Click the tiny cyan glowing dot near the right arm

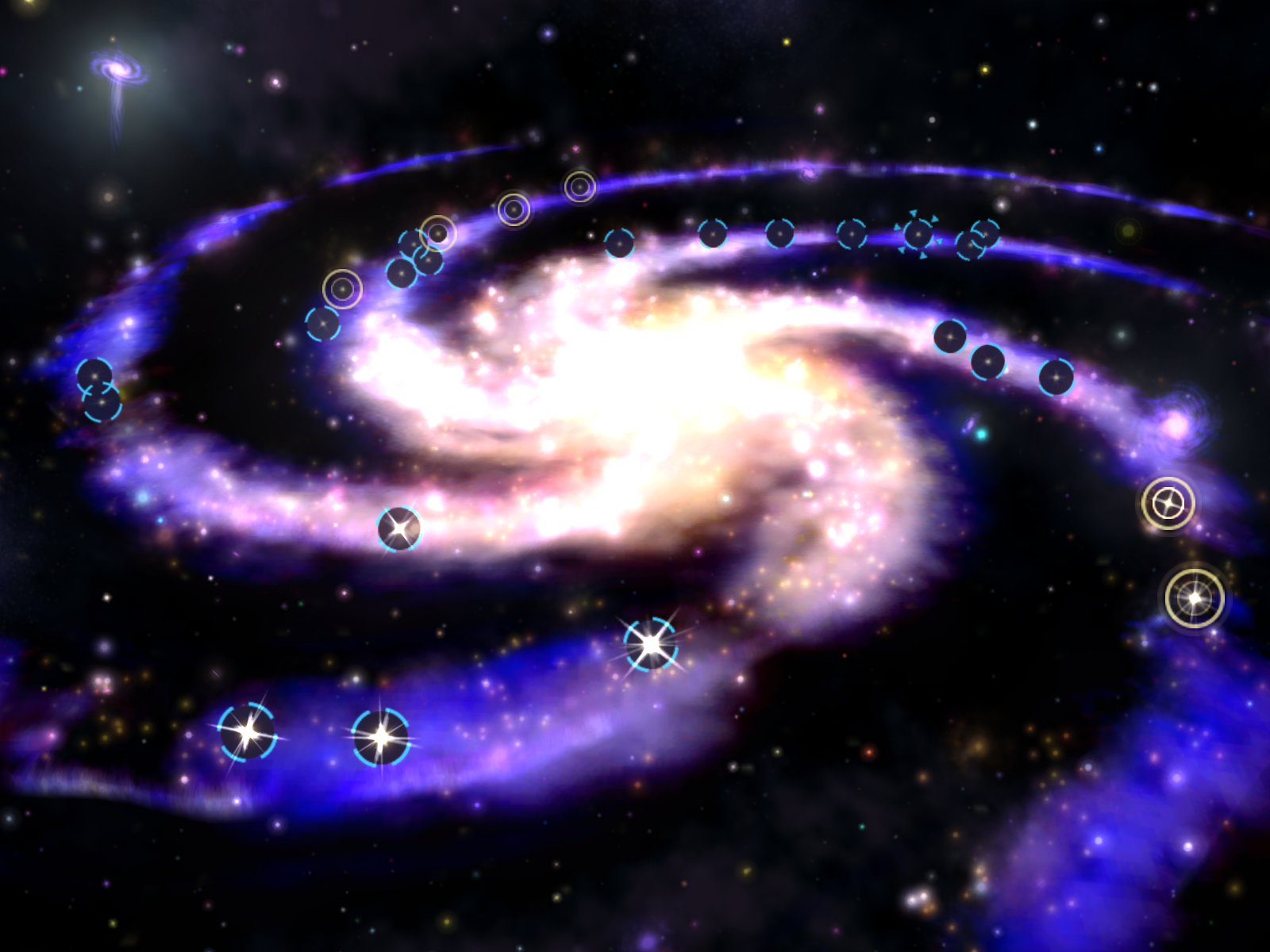tap(982, 434)
